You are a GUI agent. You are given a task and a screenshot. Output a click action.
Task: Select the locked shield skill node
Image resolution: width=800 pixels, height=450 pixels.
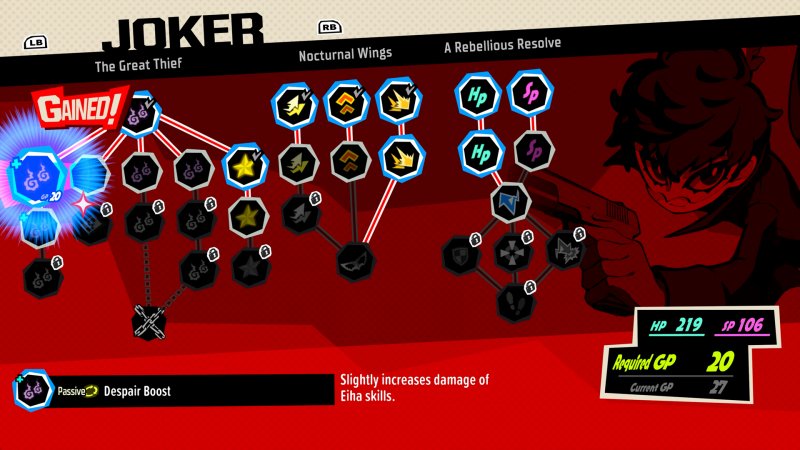pos(461,252)
